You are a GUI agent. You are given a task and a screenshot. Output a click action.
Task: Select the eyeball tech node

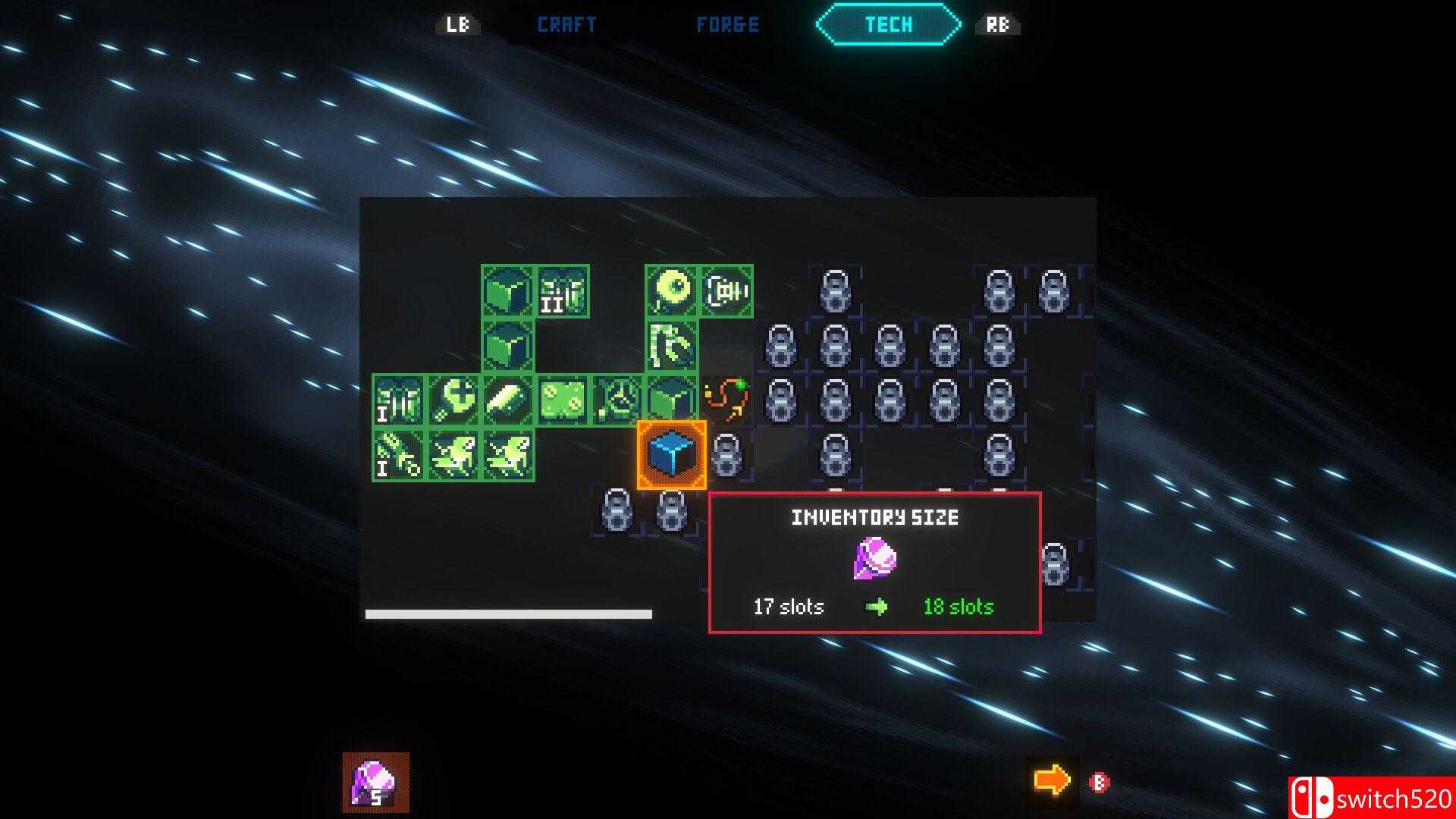pos(672,290)
